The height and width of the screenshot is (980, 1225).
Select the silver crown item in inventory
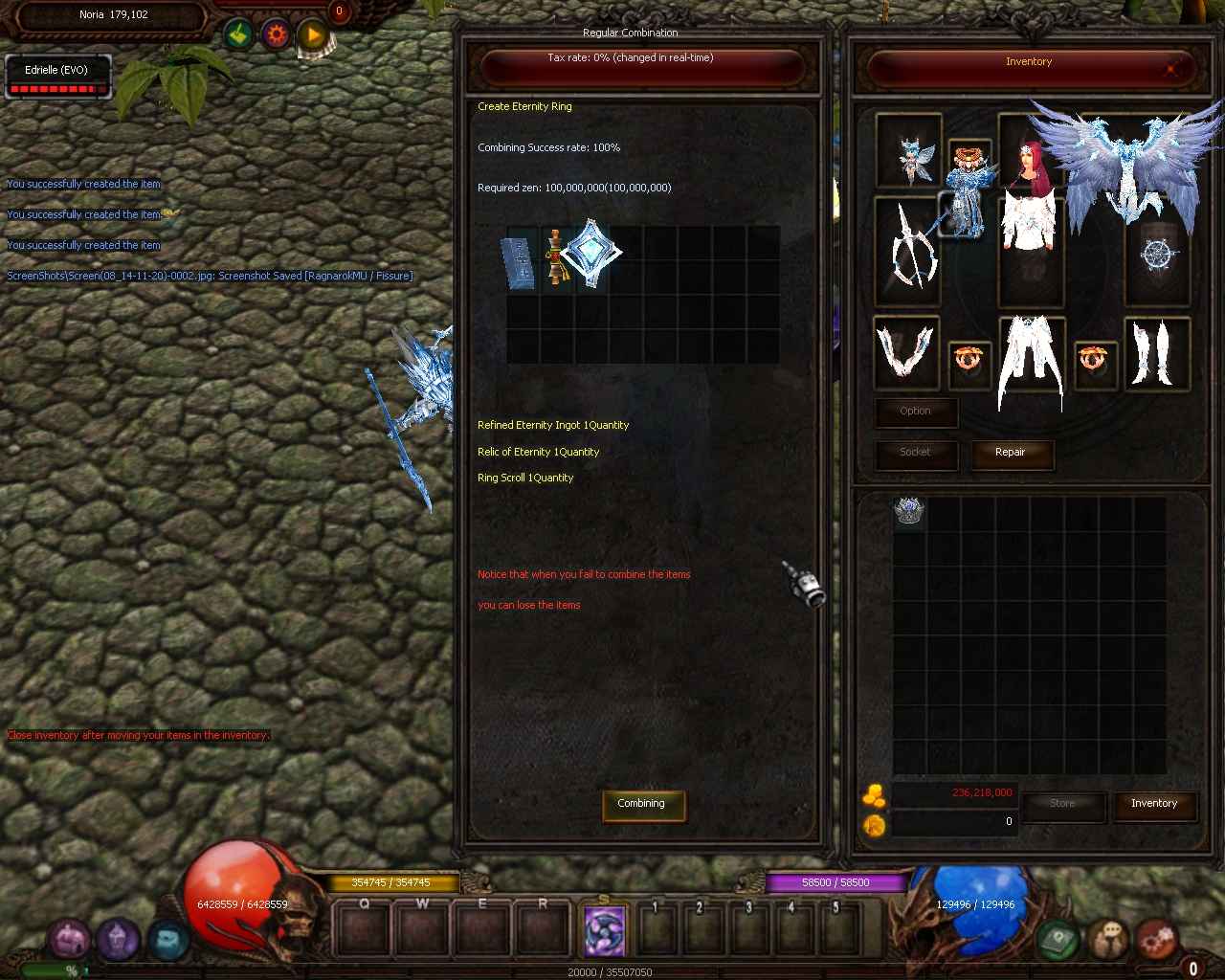coord(908,511)
